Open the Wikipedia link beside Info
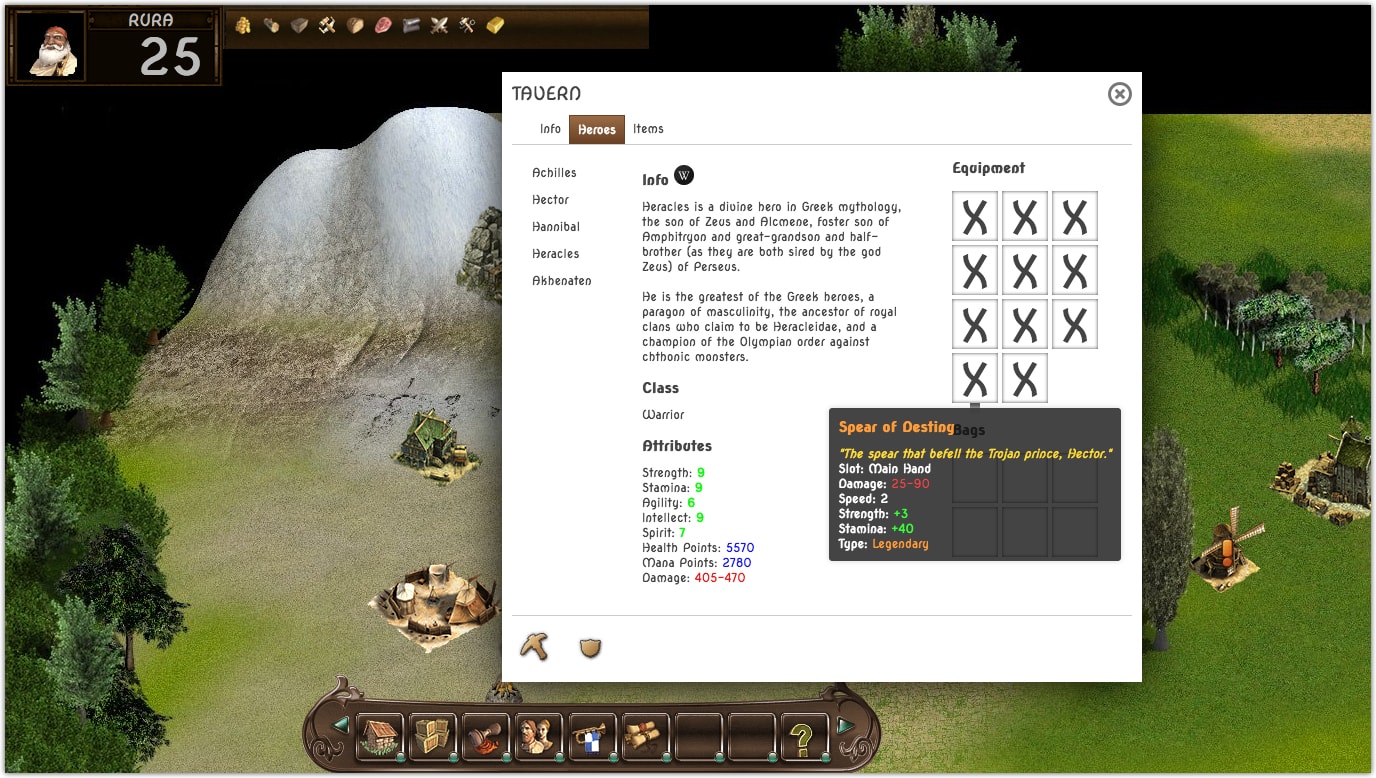The image size is (1376, 778). [684, 175]
